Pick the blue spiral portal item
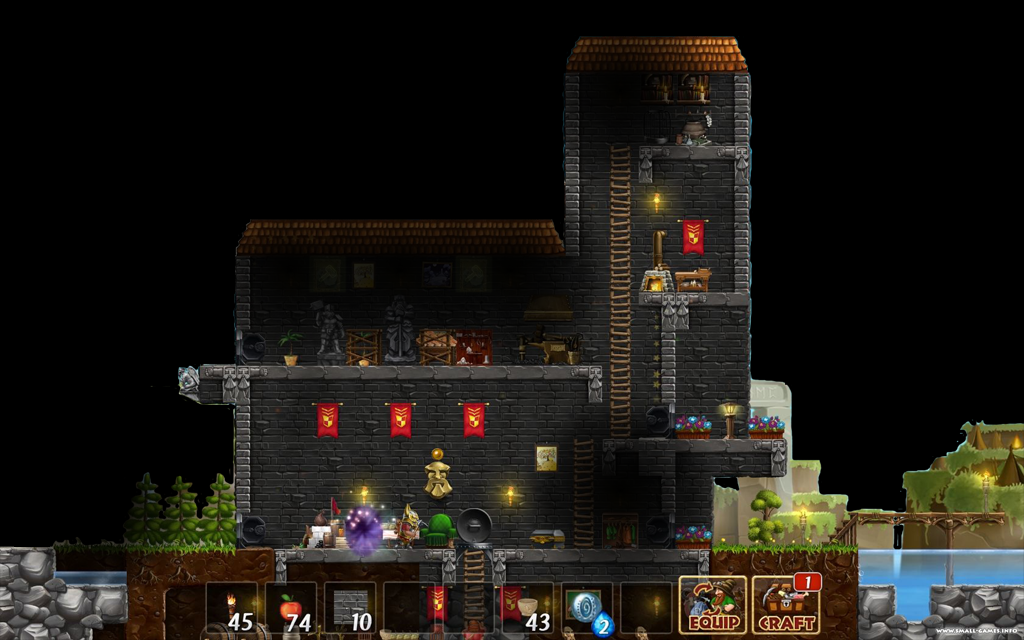The height and width of the screenshot is (640, 1024). (587, 608)
